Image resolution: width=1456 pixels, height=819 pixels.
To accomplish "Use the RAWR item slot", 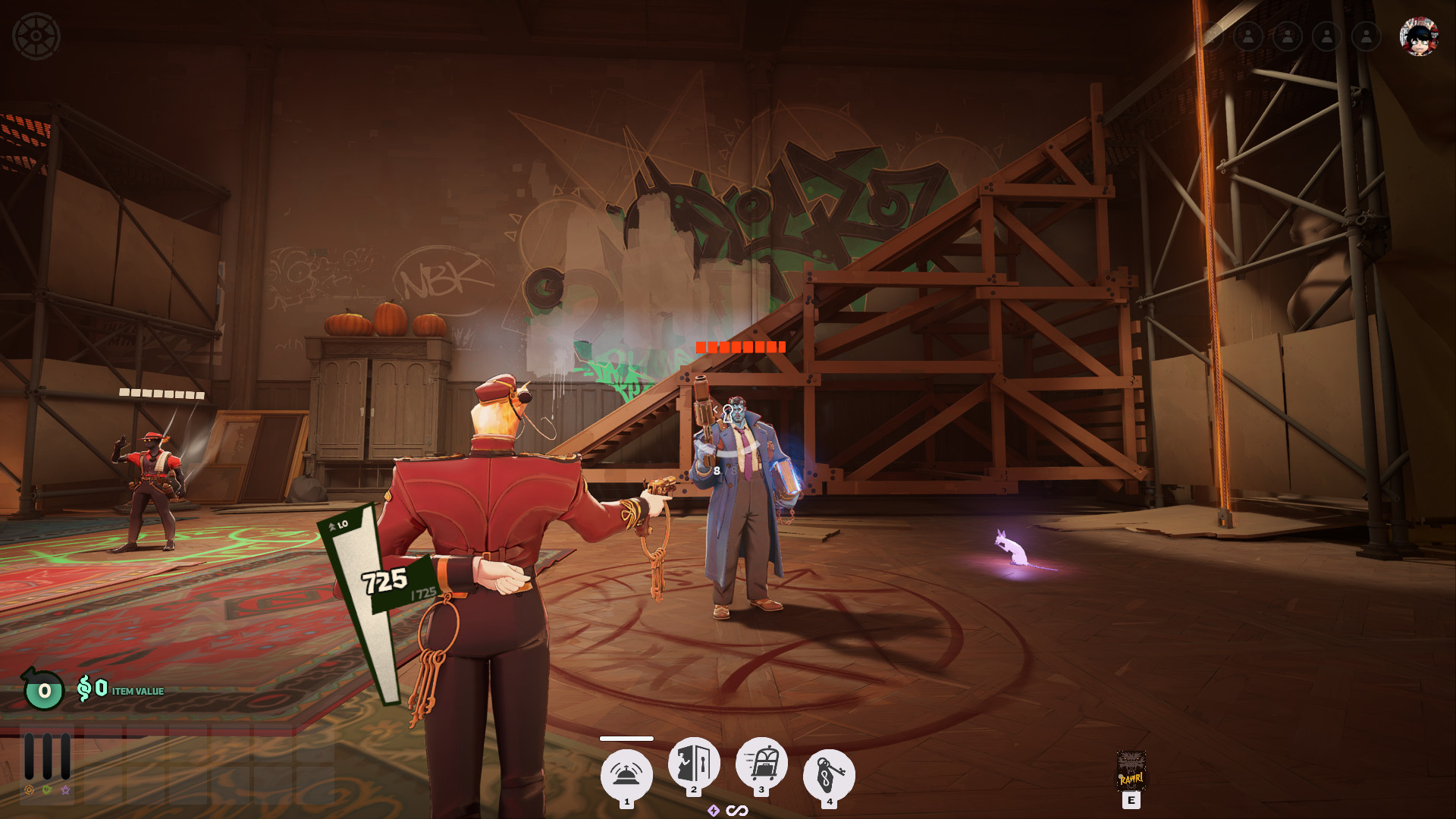I will 1131,772.
